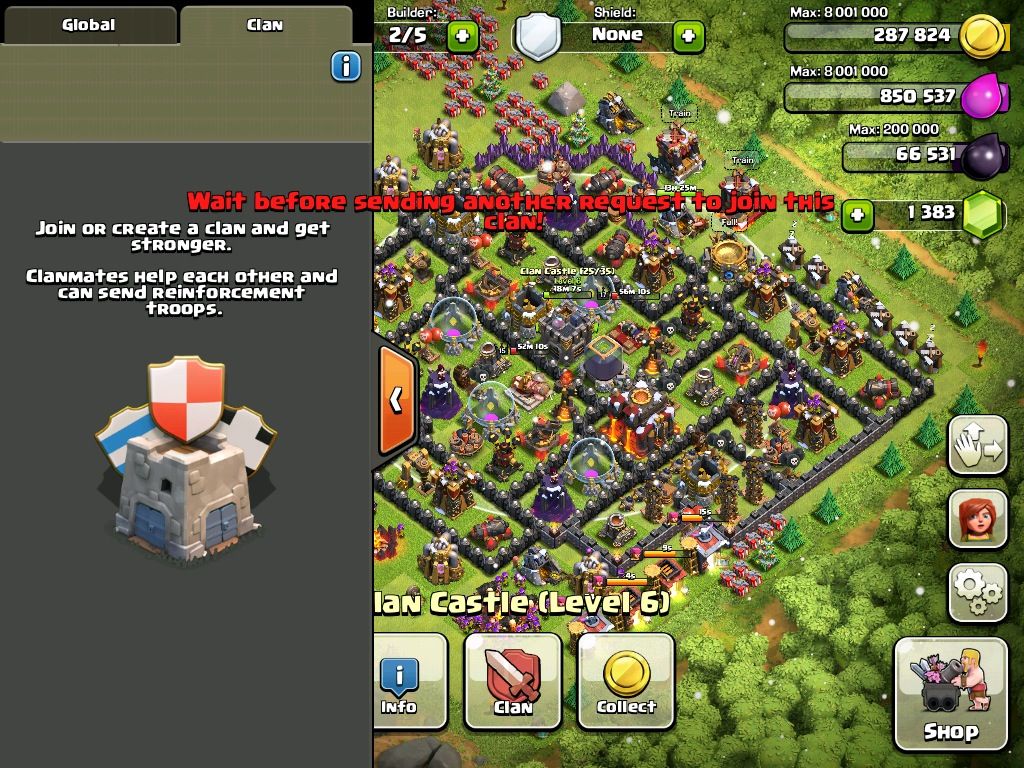This screenshot has height=768, width=1024.
Task: Buy a shield with green plus
Action: click(x=688, y=37)
